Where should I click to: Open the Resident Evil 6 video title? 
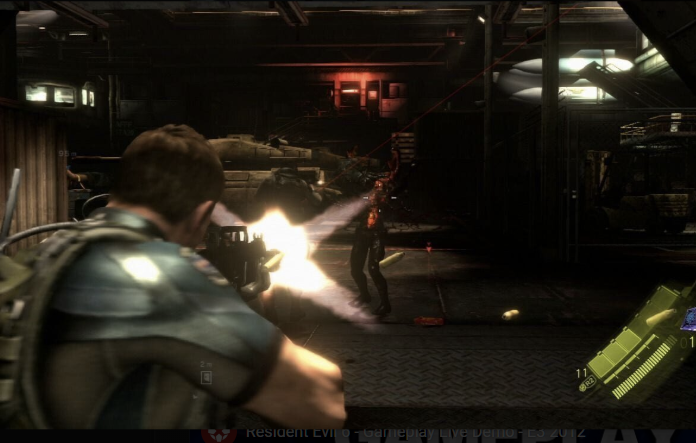click(x=400, y=434)
